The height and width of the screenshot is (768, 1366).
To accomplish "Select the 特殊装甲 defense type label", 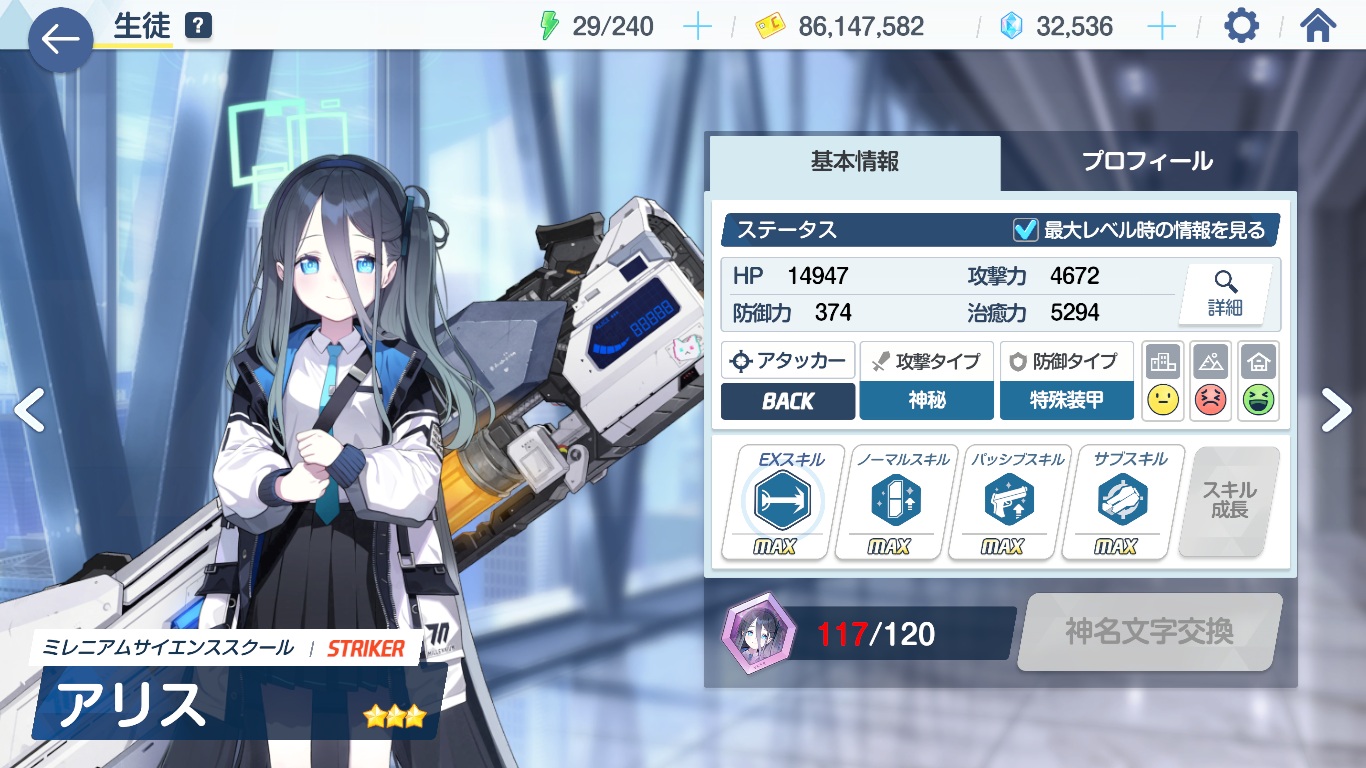I will (x=1066, y=401).
